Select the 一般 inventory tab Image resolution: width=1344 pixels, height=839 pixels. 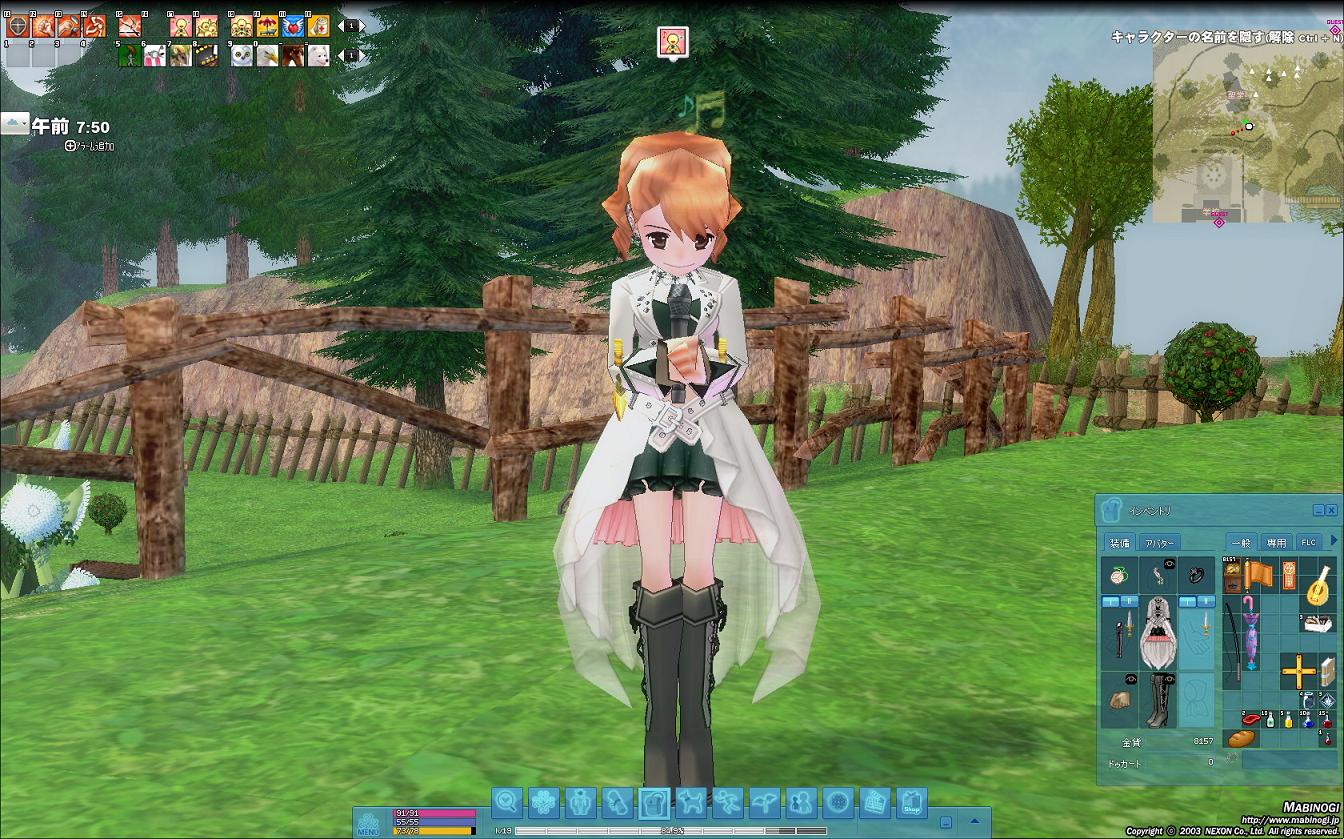(1242, 541)
